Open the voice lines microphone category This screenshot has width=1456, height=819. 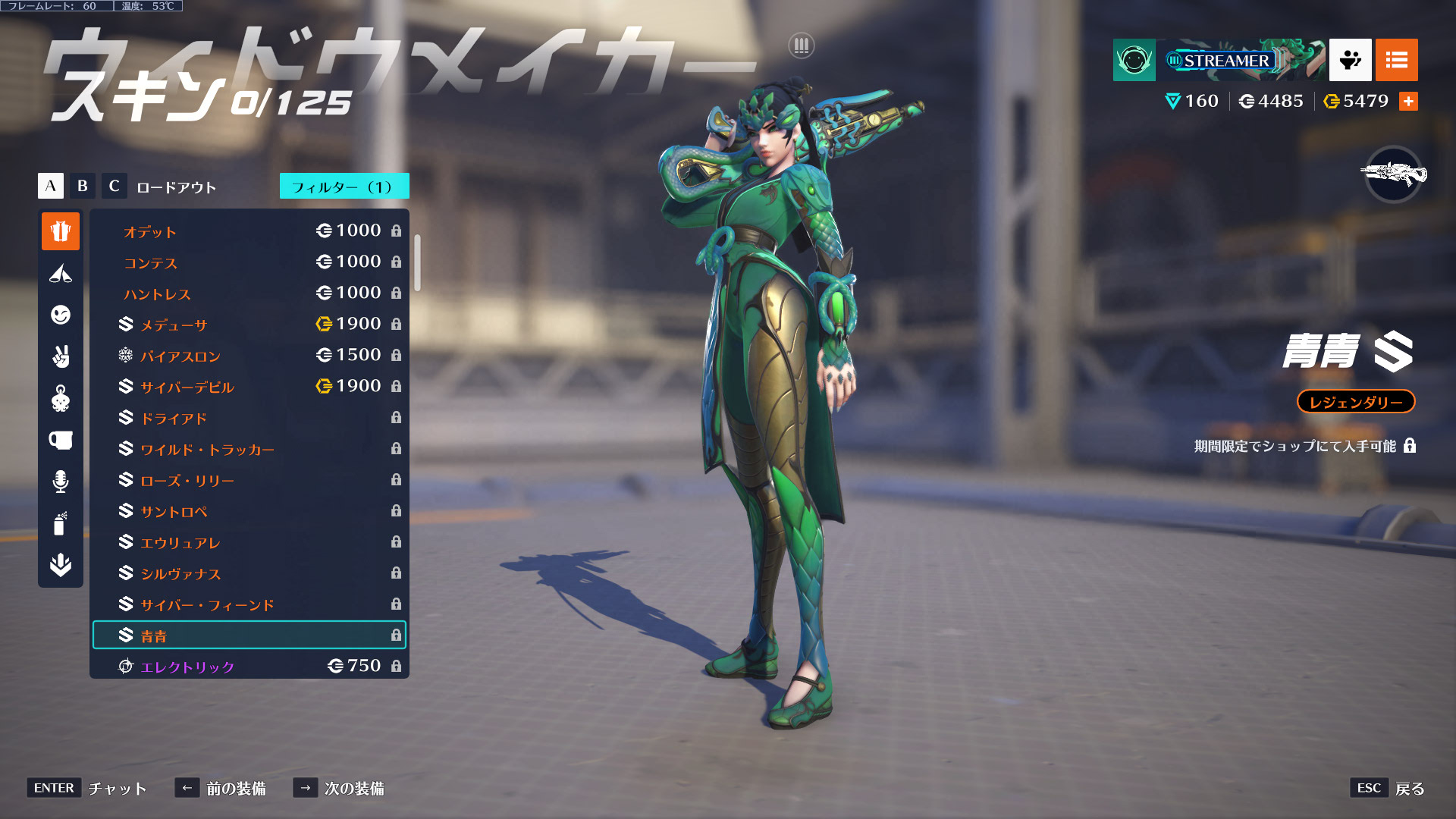(61, 482)
